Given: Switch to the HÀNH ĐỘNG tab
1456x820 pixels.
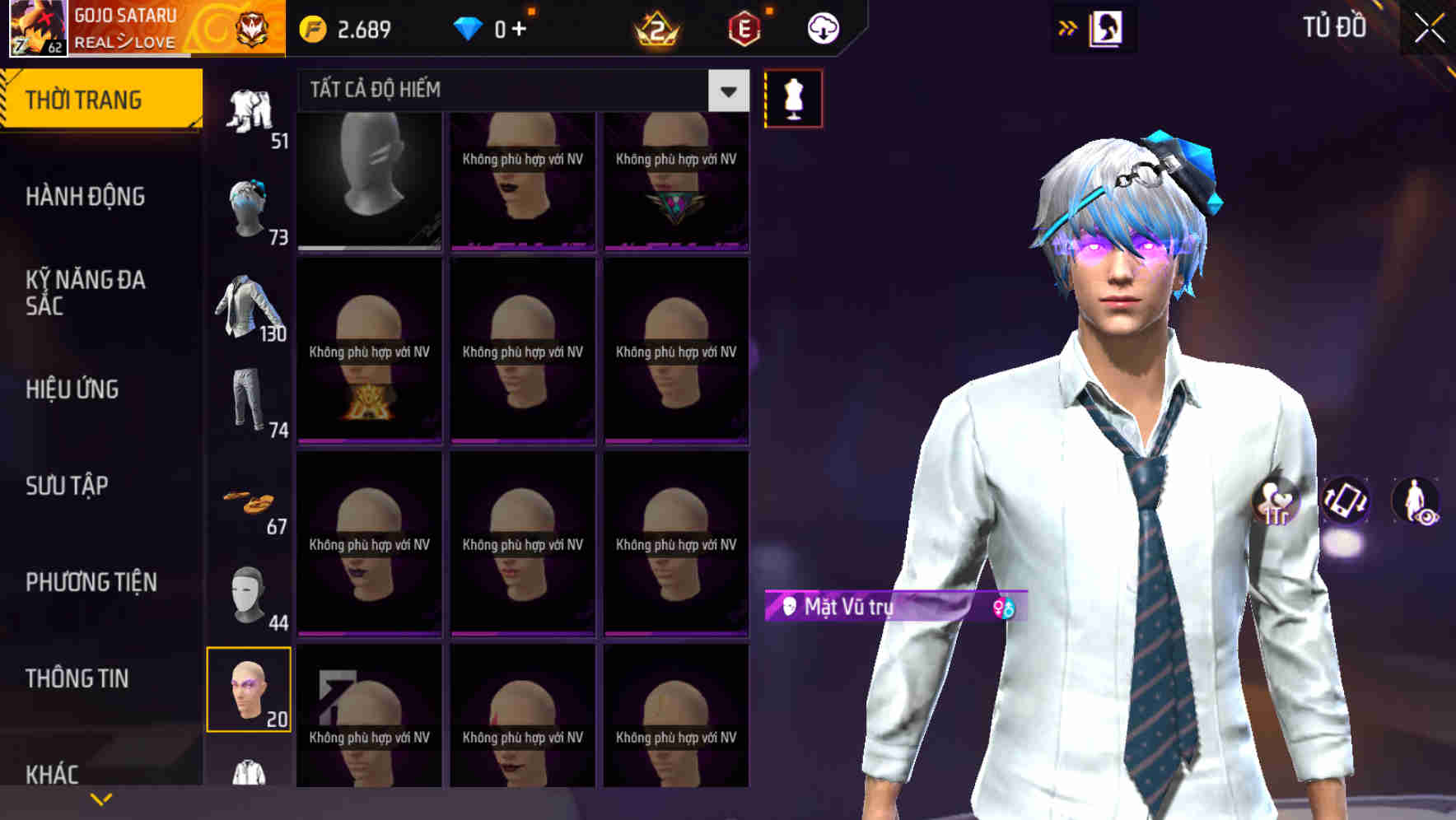Looking at the screenshot, I should (91, 196).
